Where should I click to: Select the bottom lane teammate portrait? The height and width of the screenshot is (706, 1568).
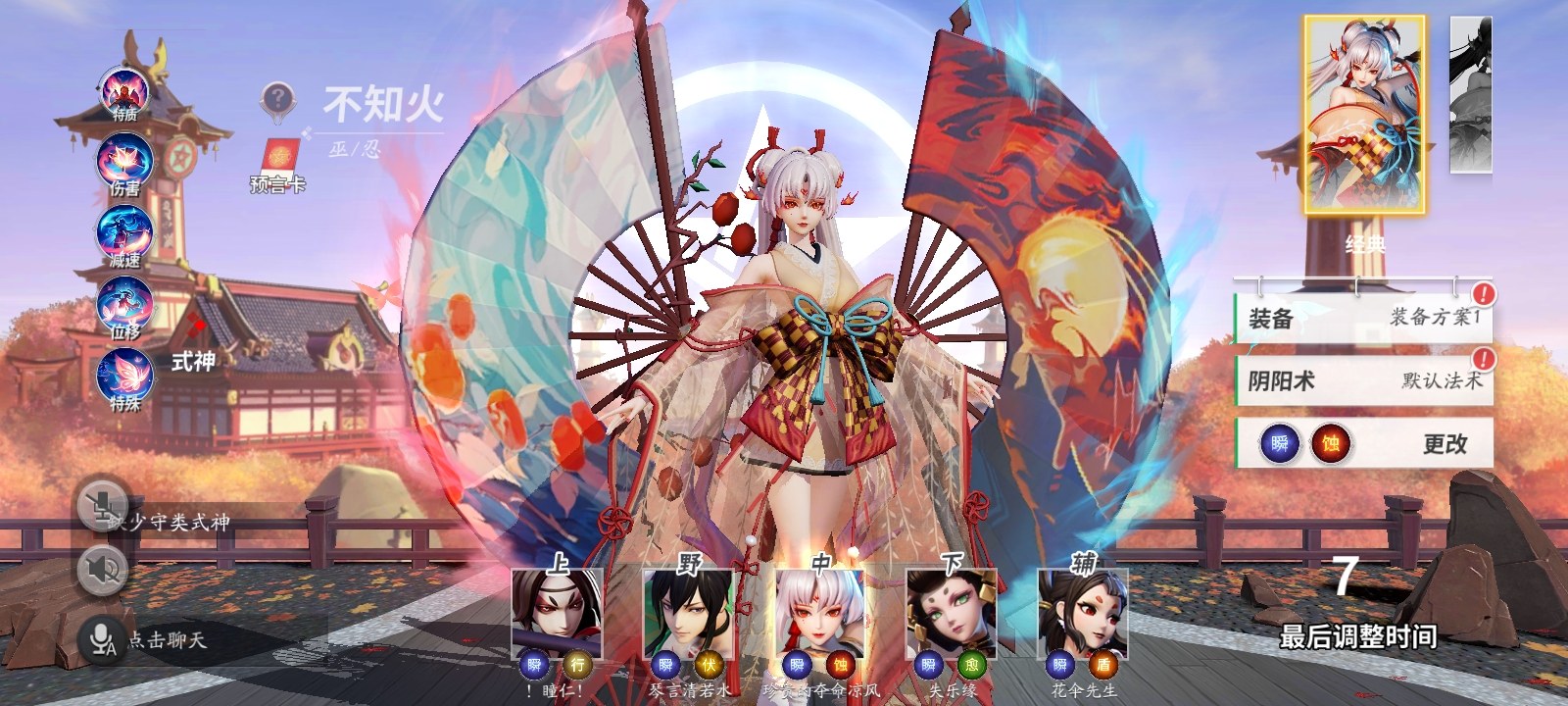click(951, 613)
